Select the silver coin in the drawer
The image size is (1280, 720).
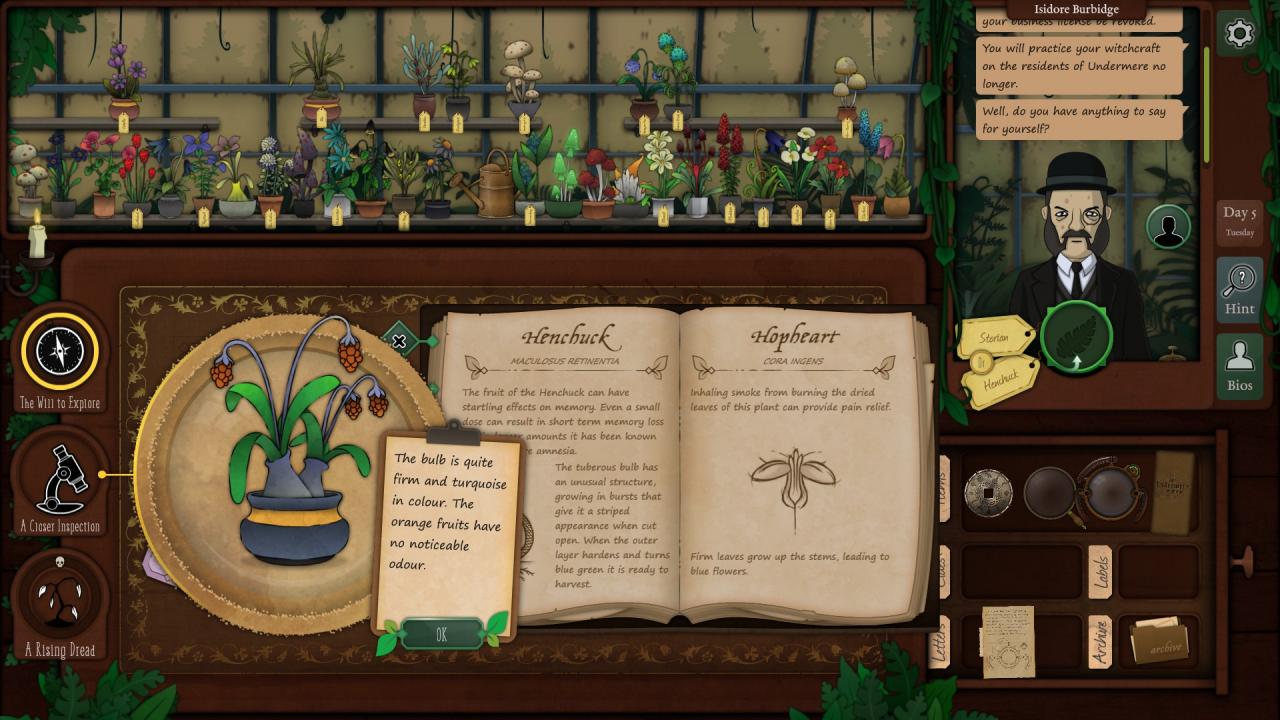tap(988, 492)
